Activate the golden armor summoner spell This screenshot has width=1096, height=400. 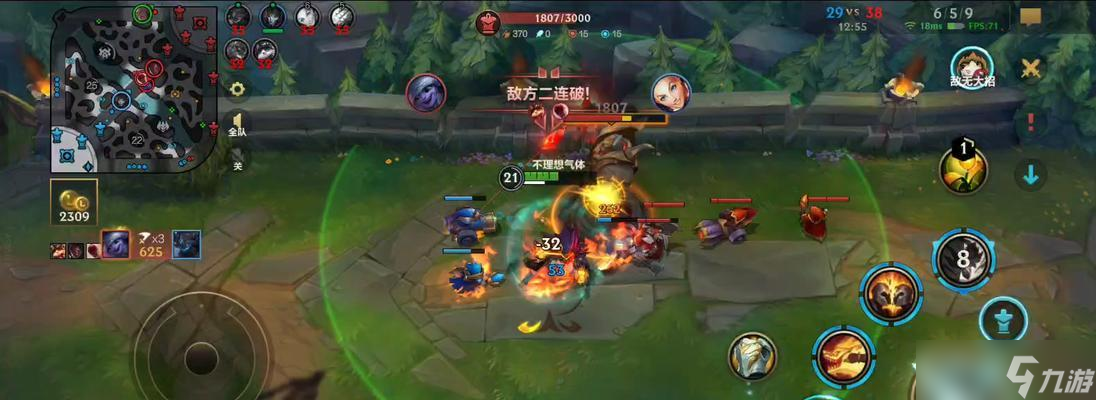pyautogui.click(x=753, y=357)
